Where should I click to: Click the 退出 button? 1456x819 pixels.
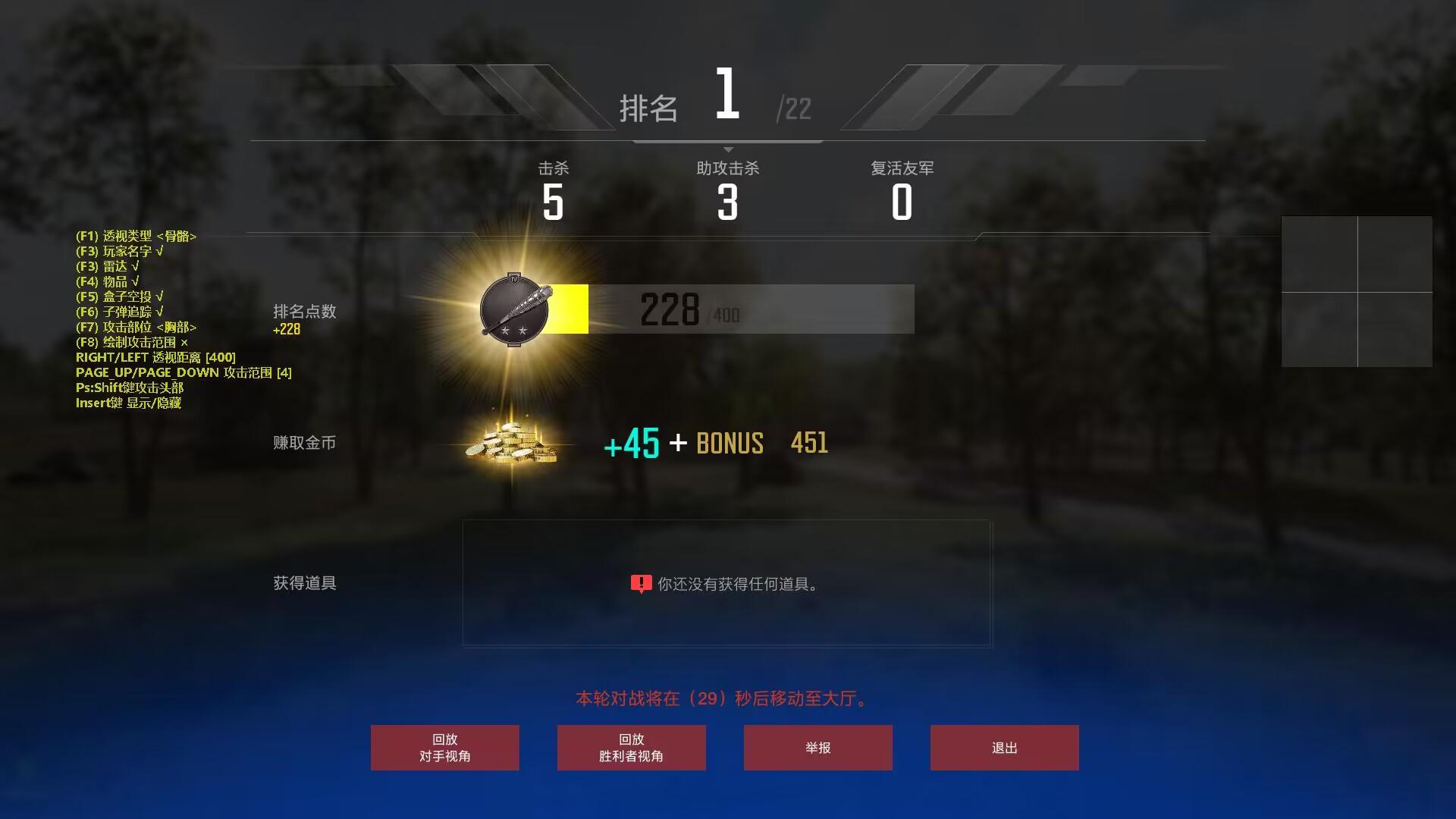(1004, 747)
